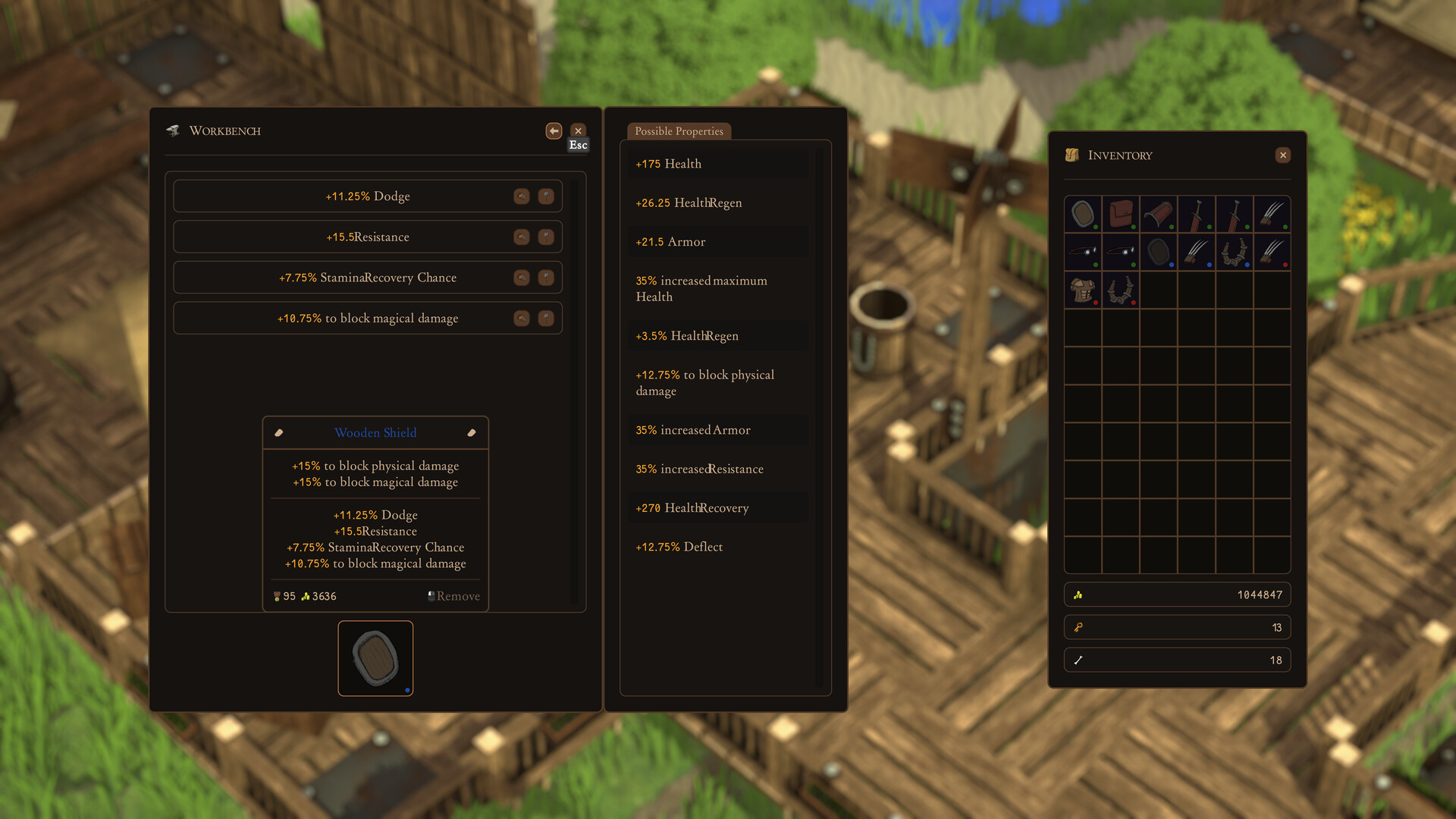This screenshot has width=1456, height=819.
Task: Click the hammer button on the Dodge row
Action: click(546, 196)
